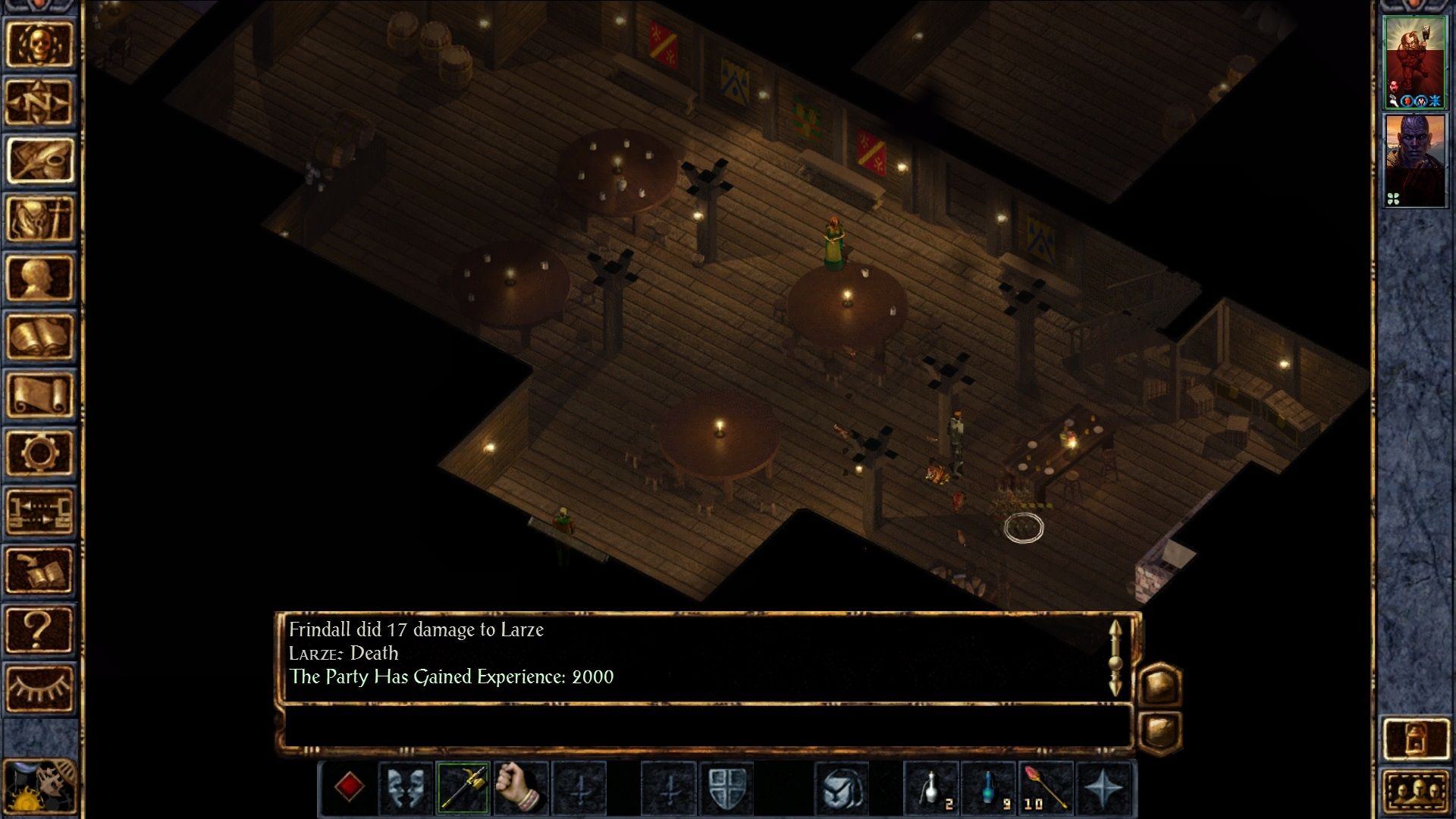Open the priest scroll button
The height and width of the screenshot is (819, 1456).
click(x=39, y=394)
